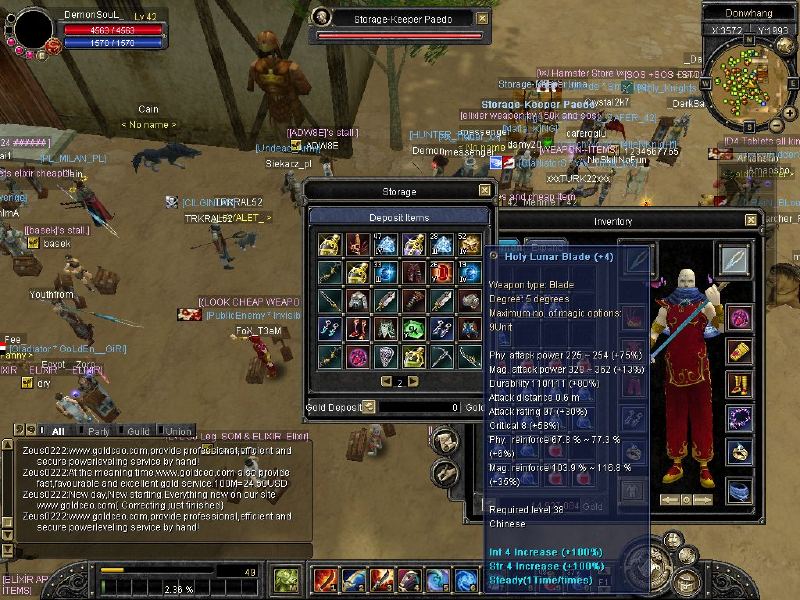The image size is (800, 600).
Task: Go to the previous storage page
Action: coord(386,382)
